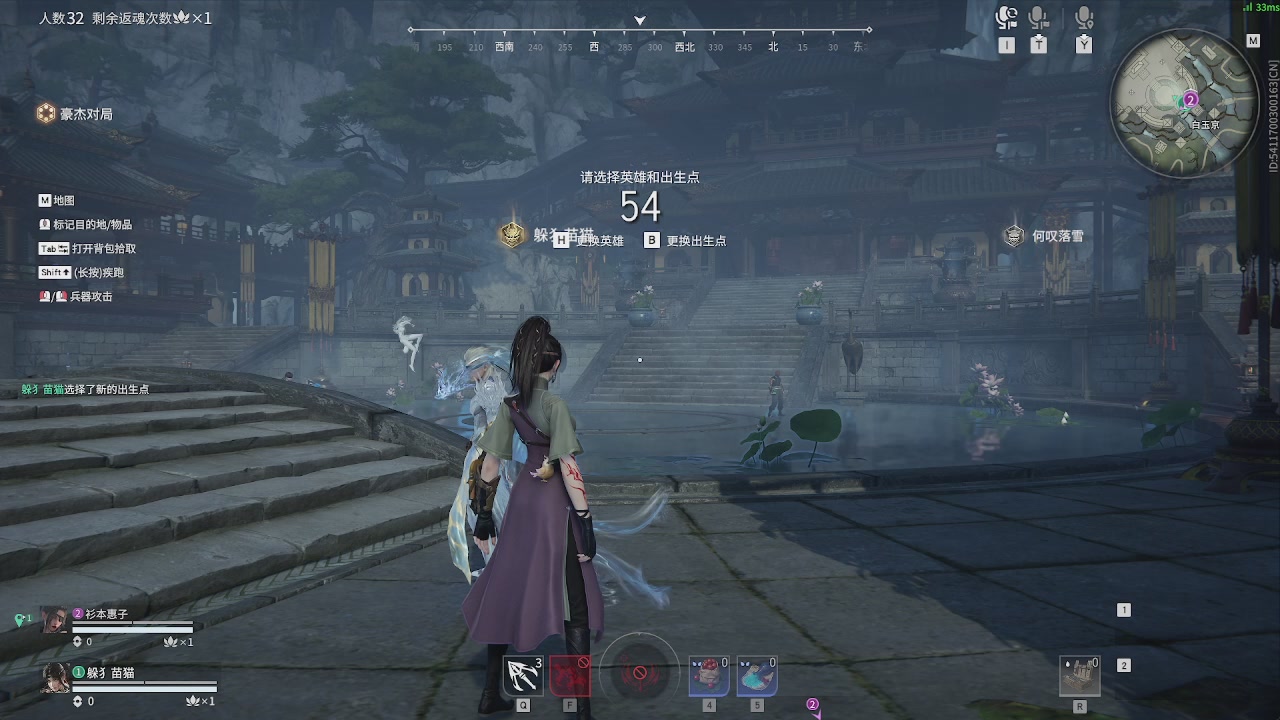Select own 躲犭苗猫 portrait in squad list
Screen dimensions: 1280x720
(x=54, y=678)
